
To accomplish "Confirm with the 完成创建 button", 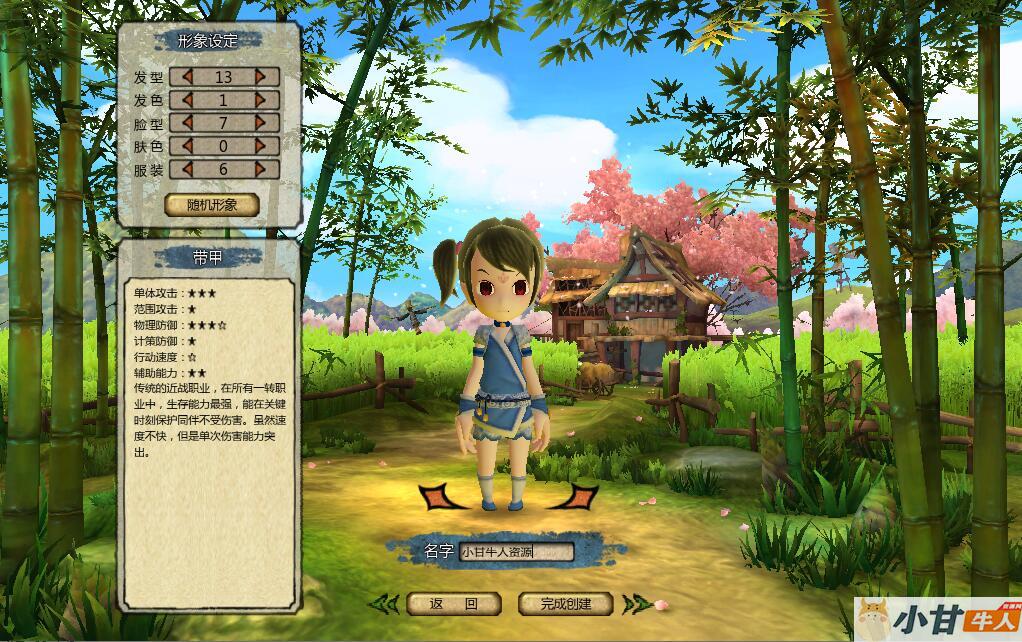I will coord(565,604).
